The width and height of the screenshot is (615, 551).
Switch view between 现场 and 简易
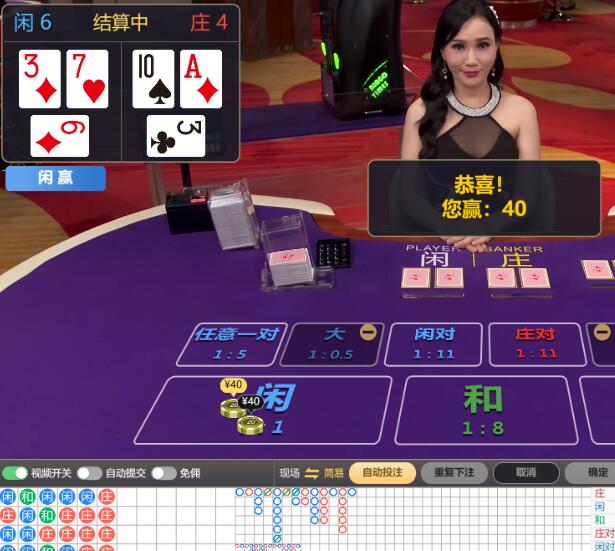311,473
